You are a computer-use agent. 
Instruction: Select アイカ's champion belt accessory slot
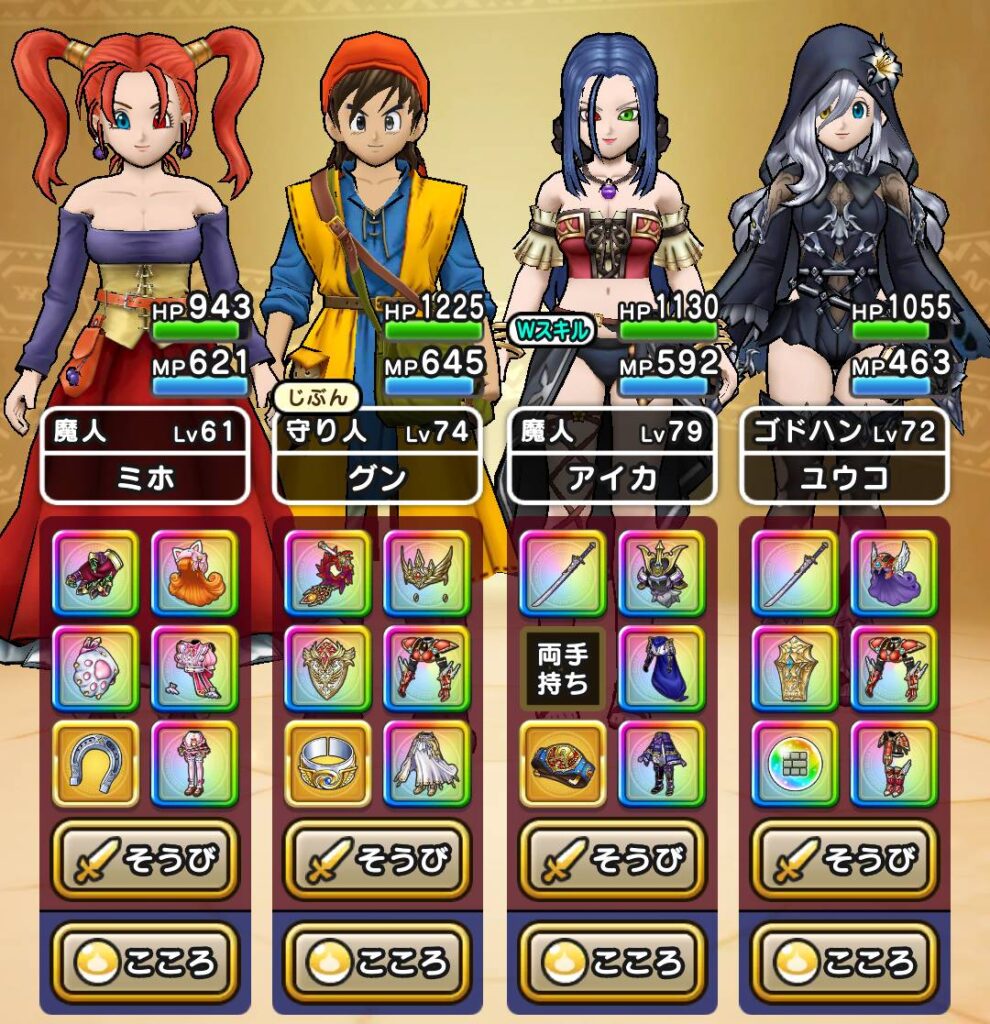(562, 764)
